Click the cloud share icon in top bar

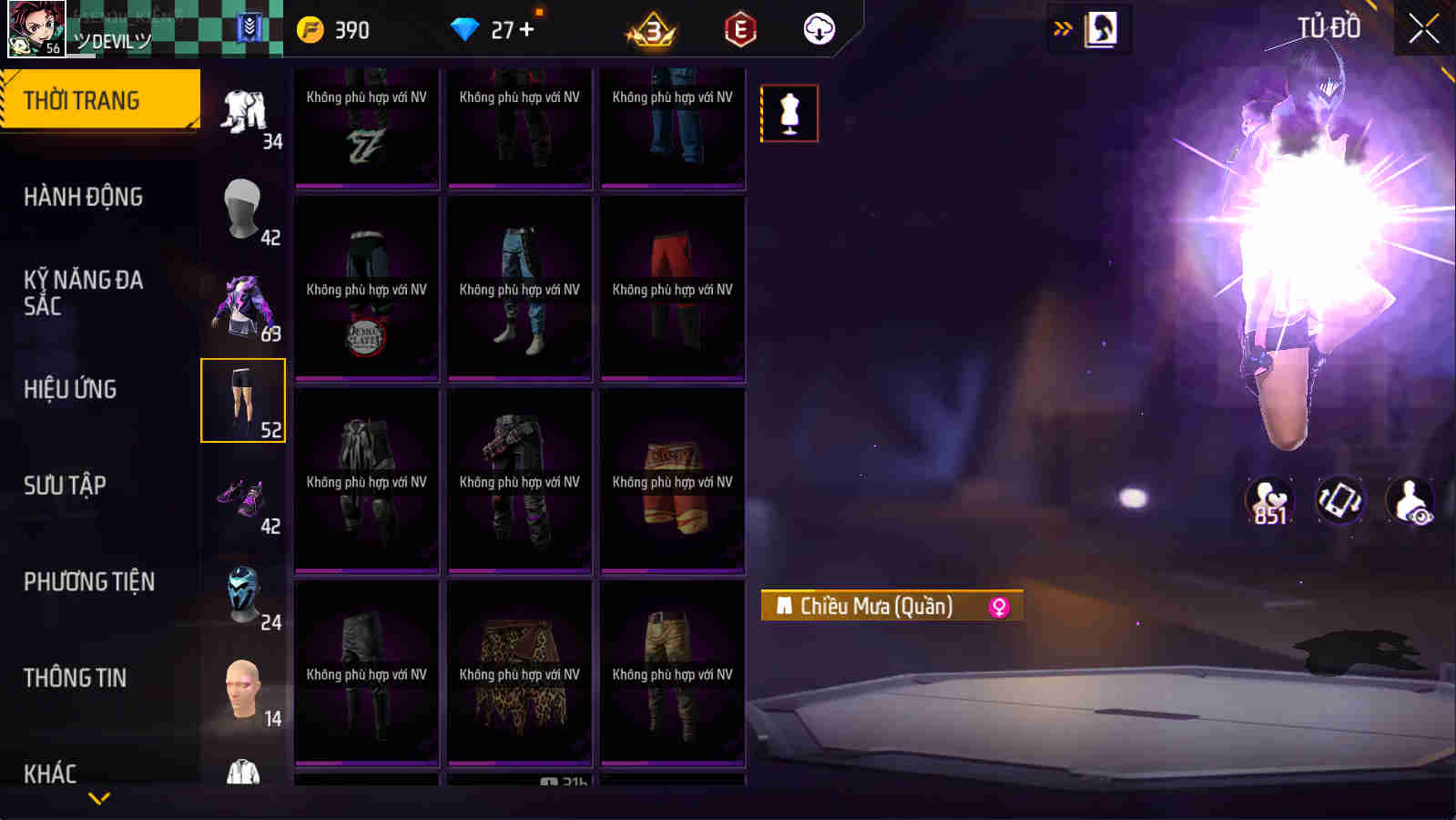click(817, 28)
